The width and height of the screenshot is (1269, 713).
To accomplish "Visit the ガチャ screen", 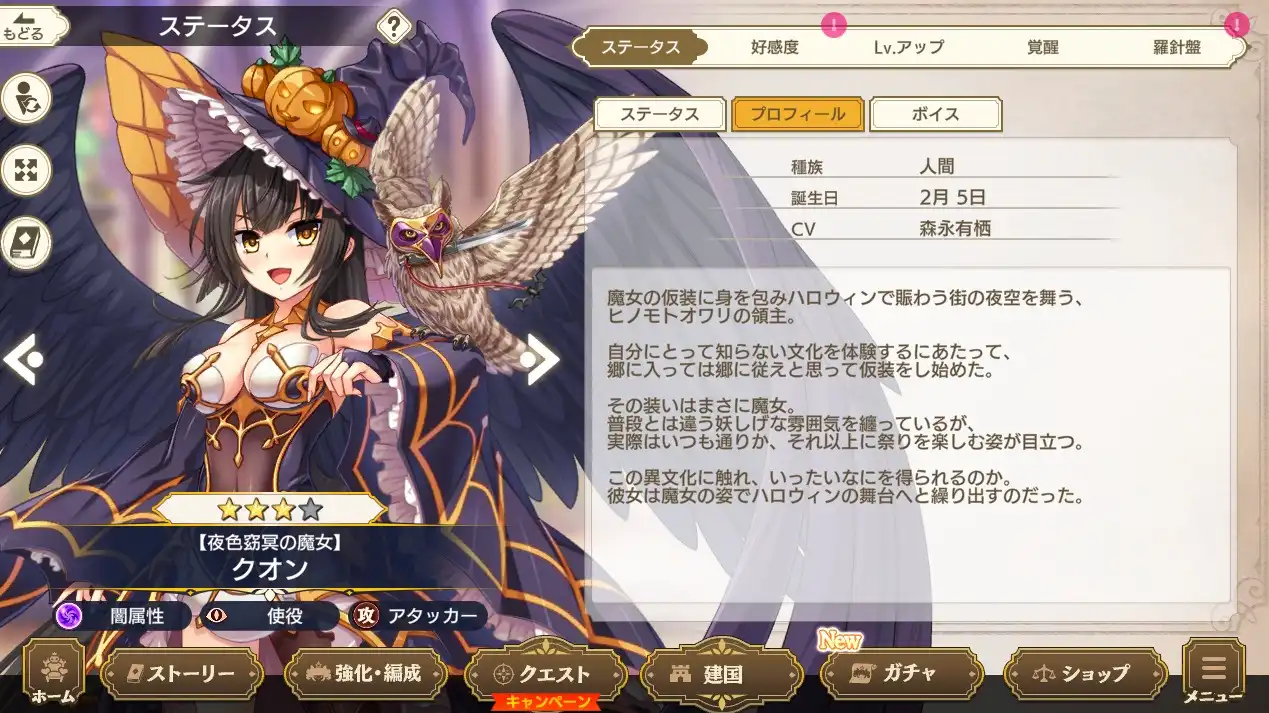I will (x=898, y=674).
